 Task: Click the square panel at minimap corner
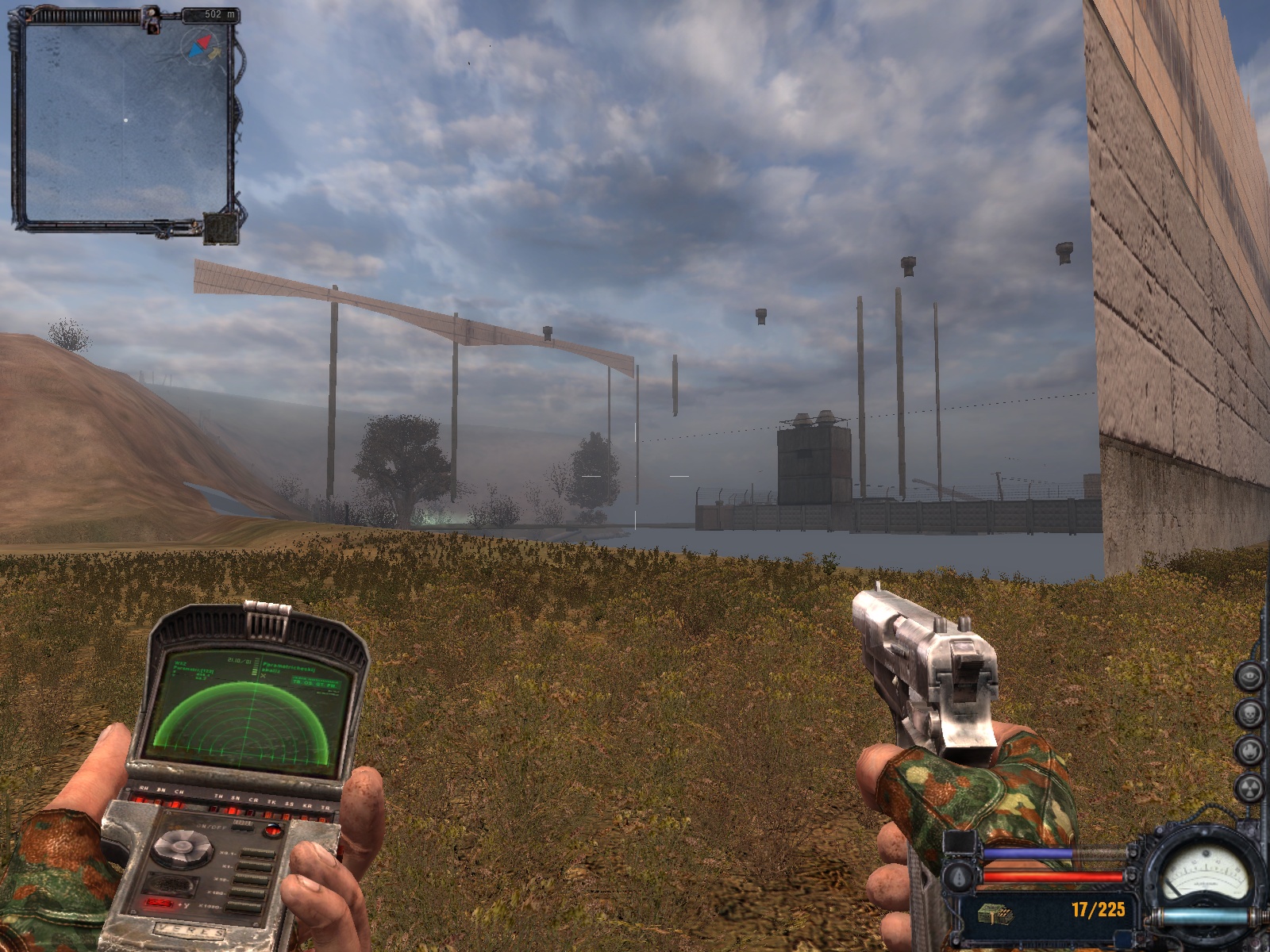coord(219,228)
